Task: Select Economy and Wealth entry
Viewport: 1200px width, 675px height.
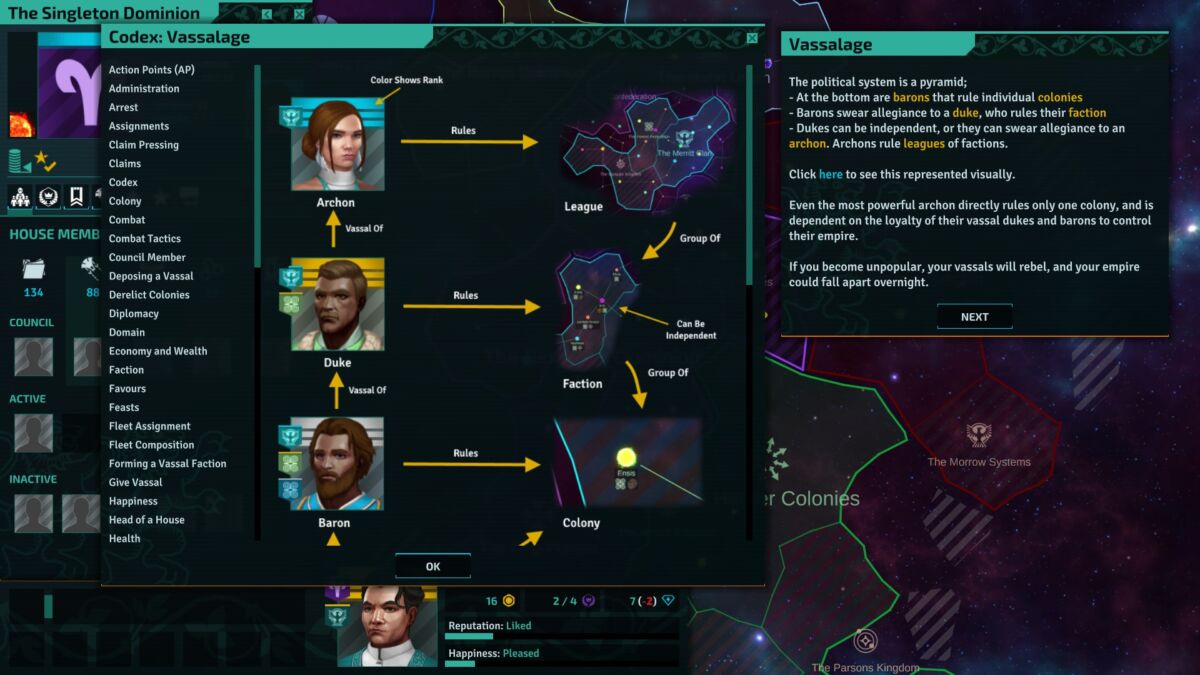Action: click(x=158, y=351)
